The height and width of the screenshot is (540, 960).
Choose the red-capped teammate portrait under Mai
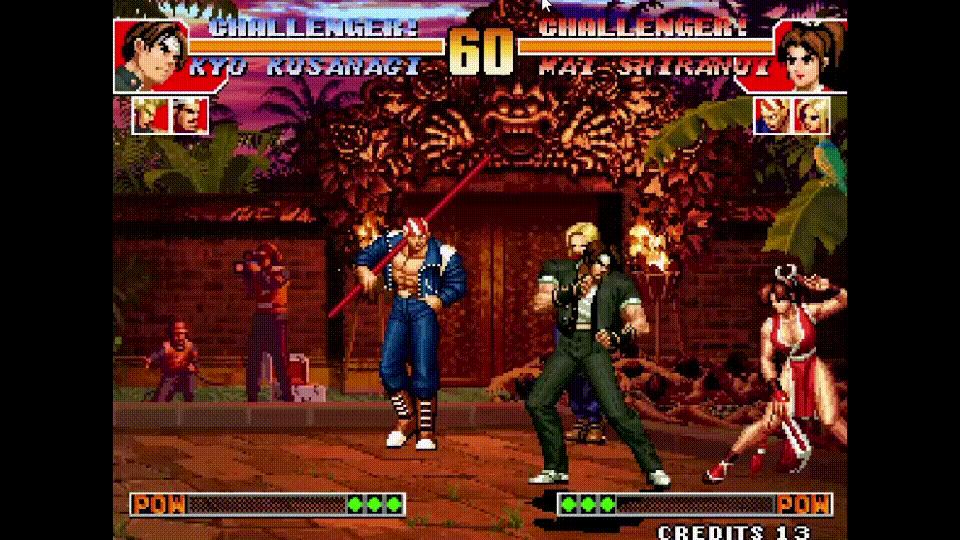click(x=771, y=115)
